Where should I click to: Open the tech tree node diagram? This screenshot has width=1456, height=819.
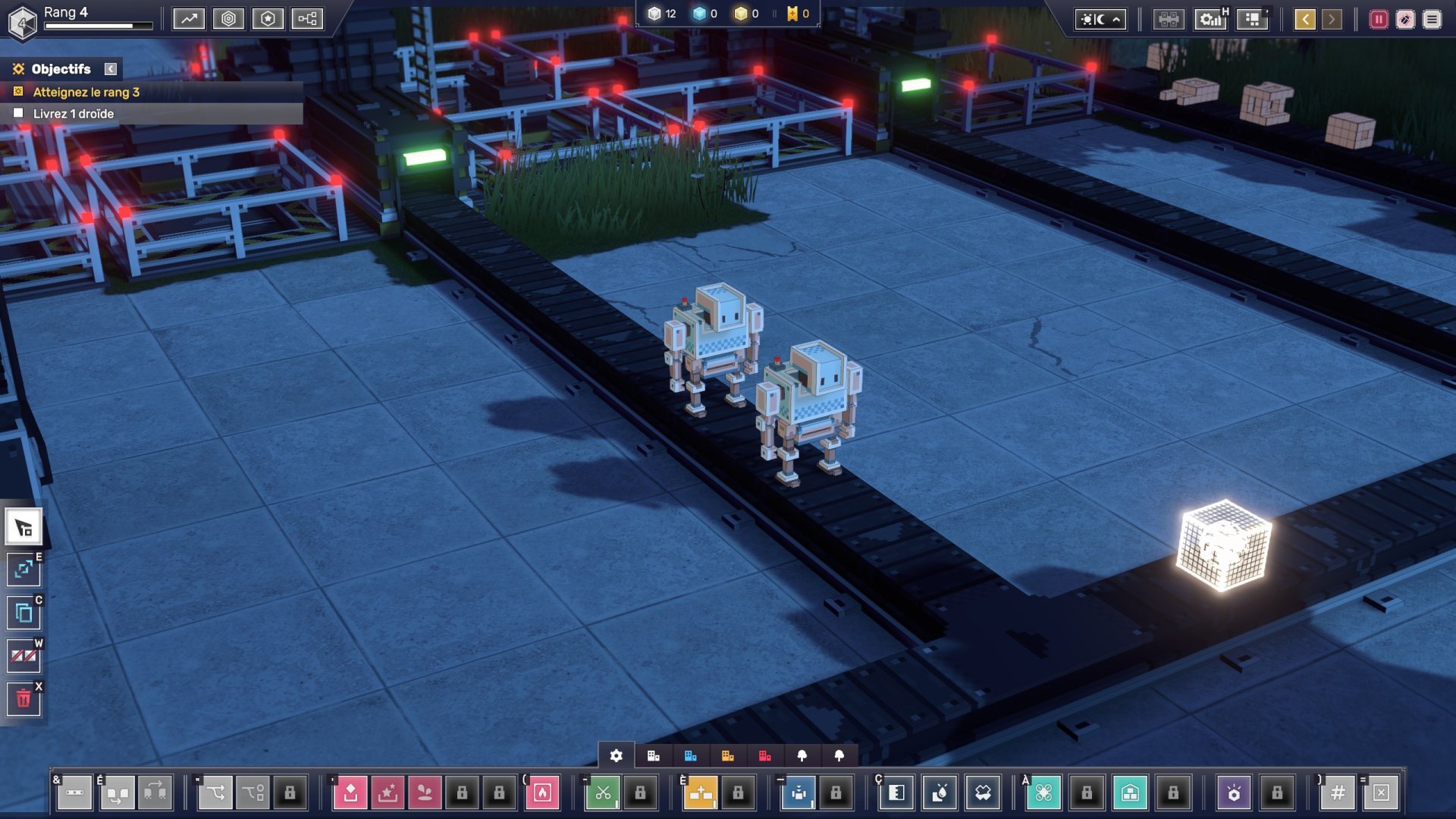pos(307,19)
